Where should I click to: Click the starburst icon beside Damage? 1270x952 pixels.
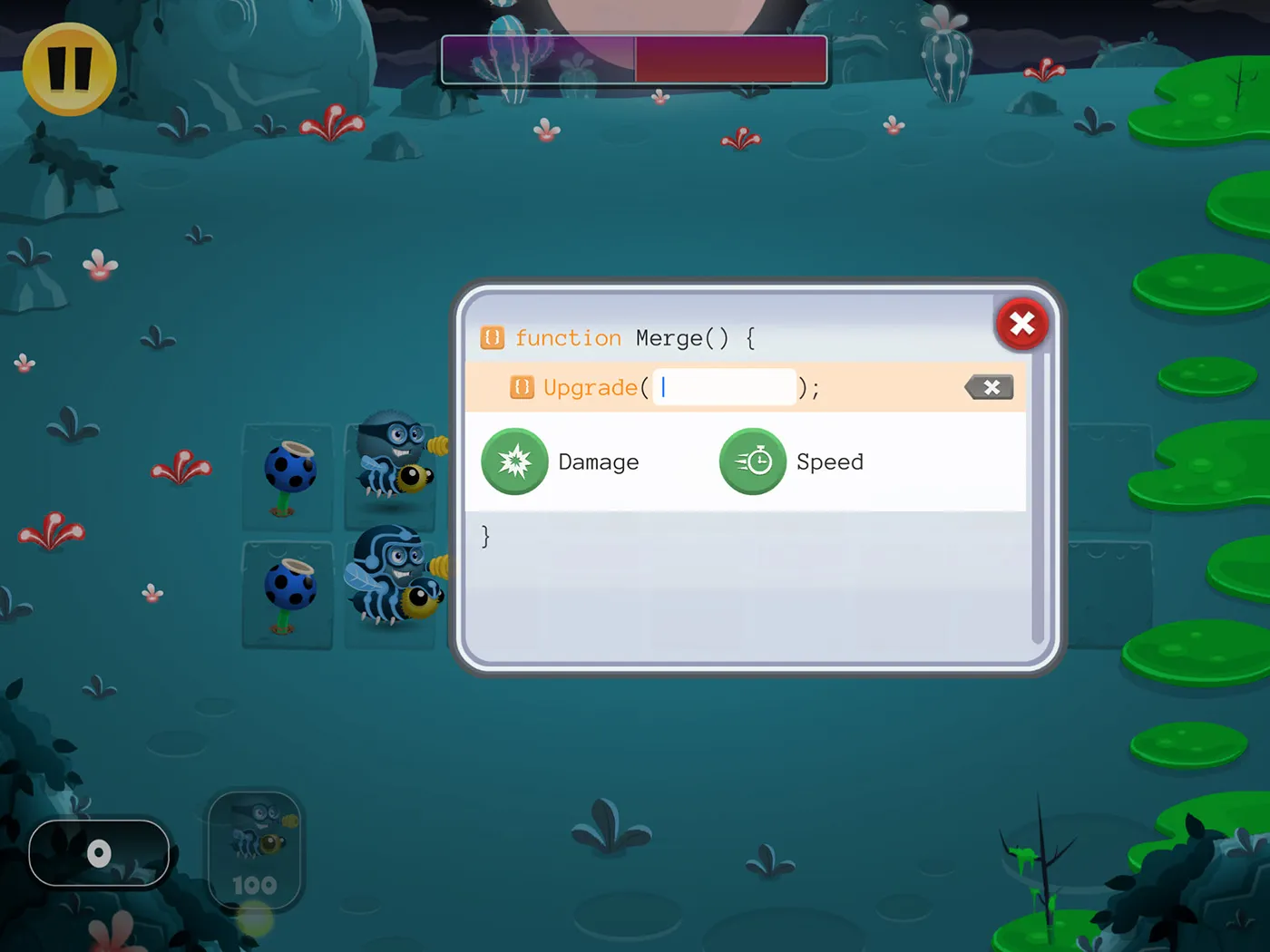click(x=514, y=461)
